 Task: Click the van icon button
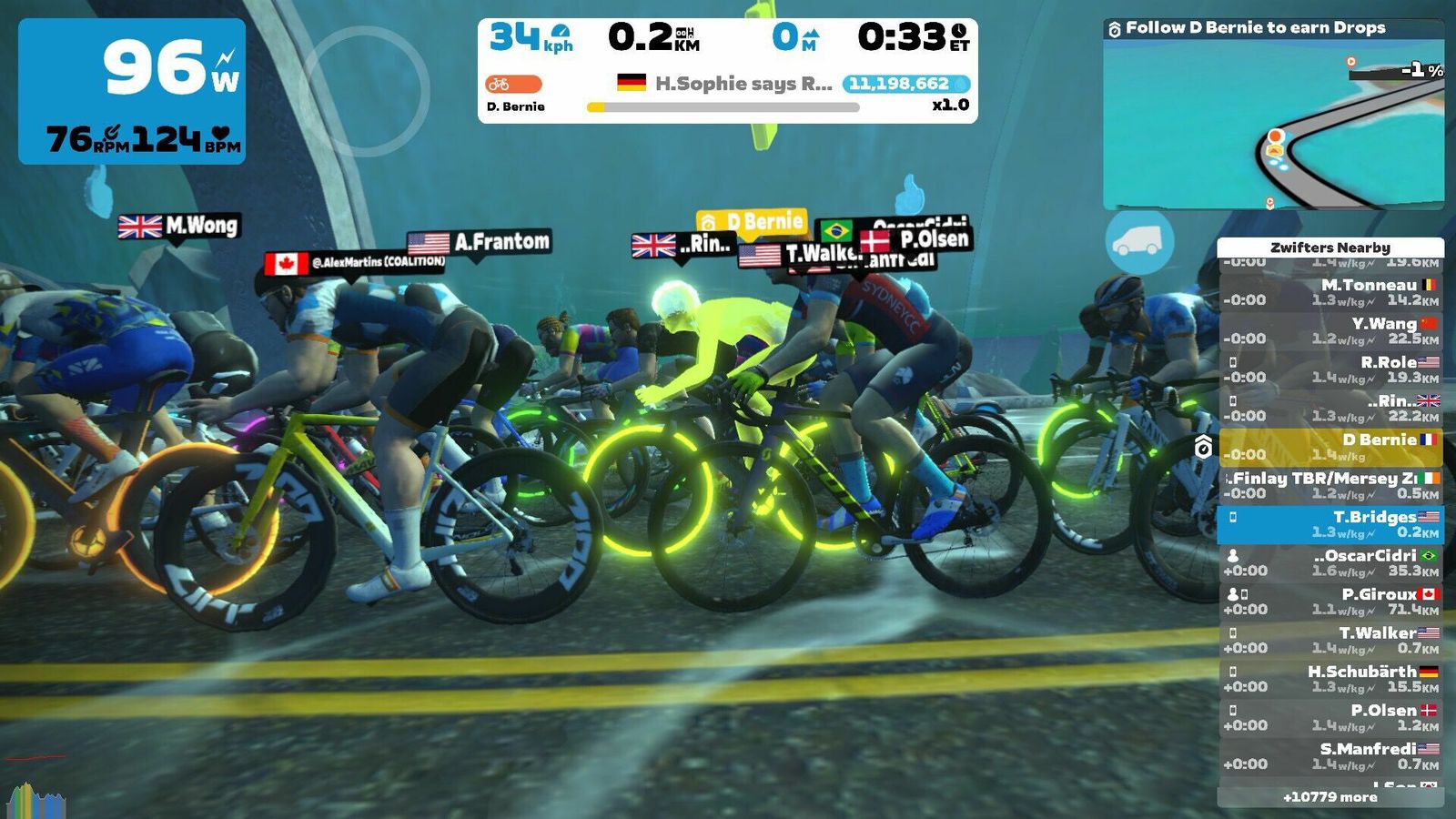click(1138, 241)
